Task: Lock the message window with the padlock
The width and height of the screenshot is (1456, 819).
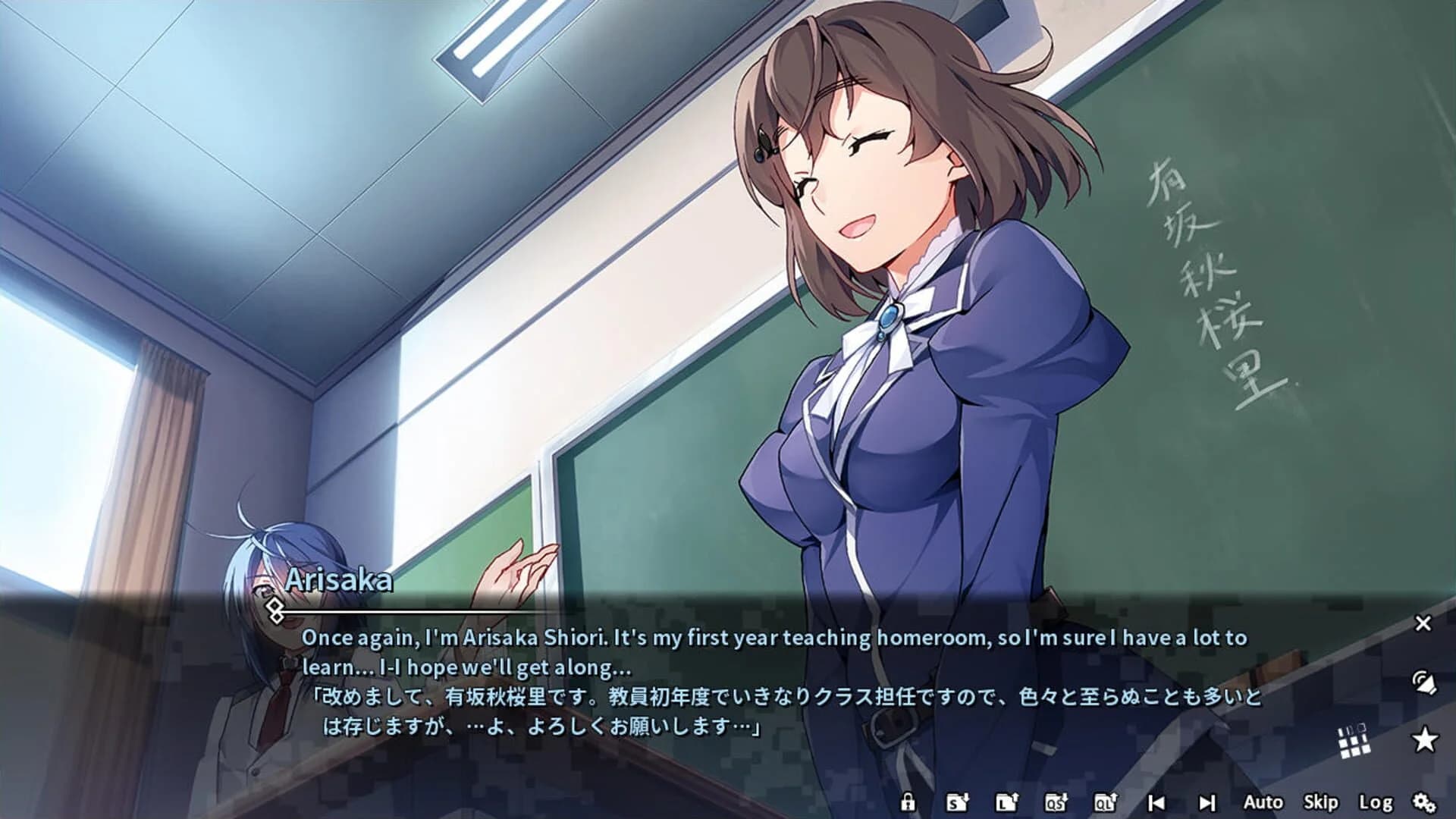Action: 908,802
